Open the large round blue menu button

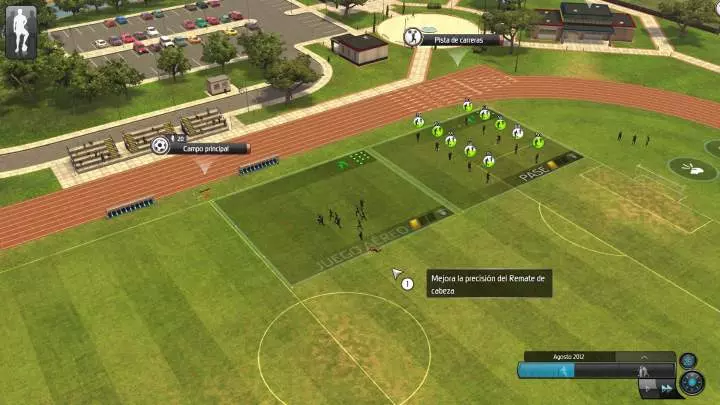click(x=691, y=382)
